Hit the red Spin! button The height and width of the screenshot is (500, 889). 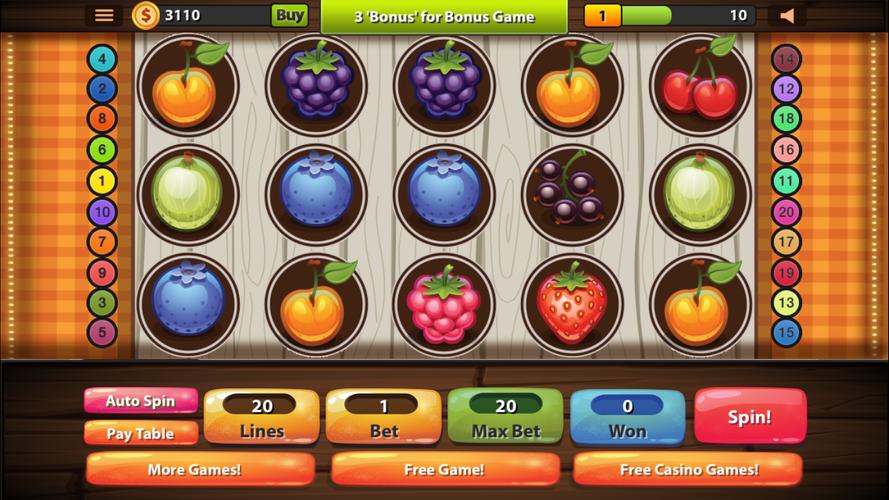749,416
